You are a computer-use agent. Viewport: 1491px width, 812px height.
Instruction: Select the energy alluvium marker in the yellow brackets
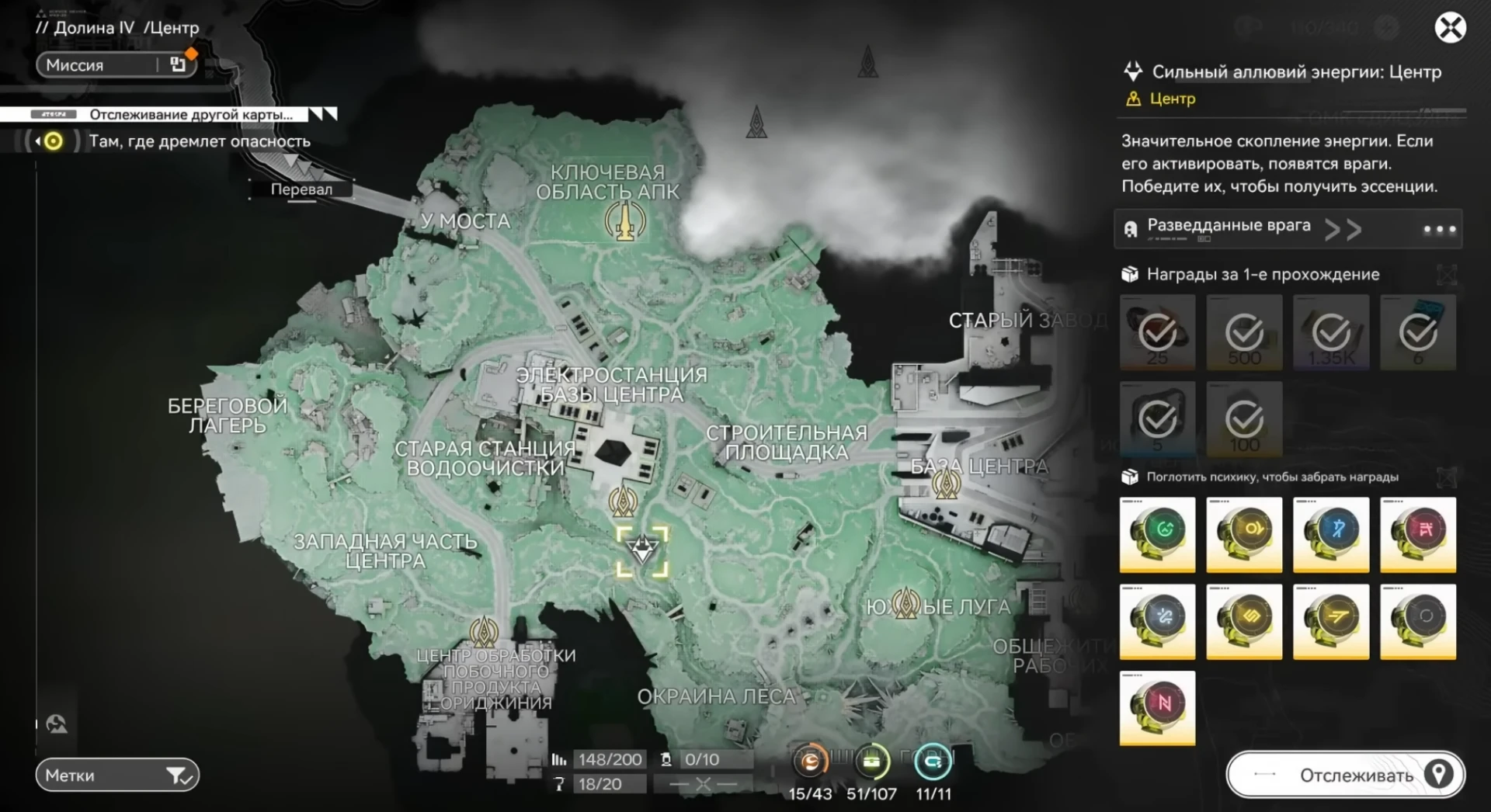(x=642, y=551)
